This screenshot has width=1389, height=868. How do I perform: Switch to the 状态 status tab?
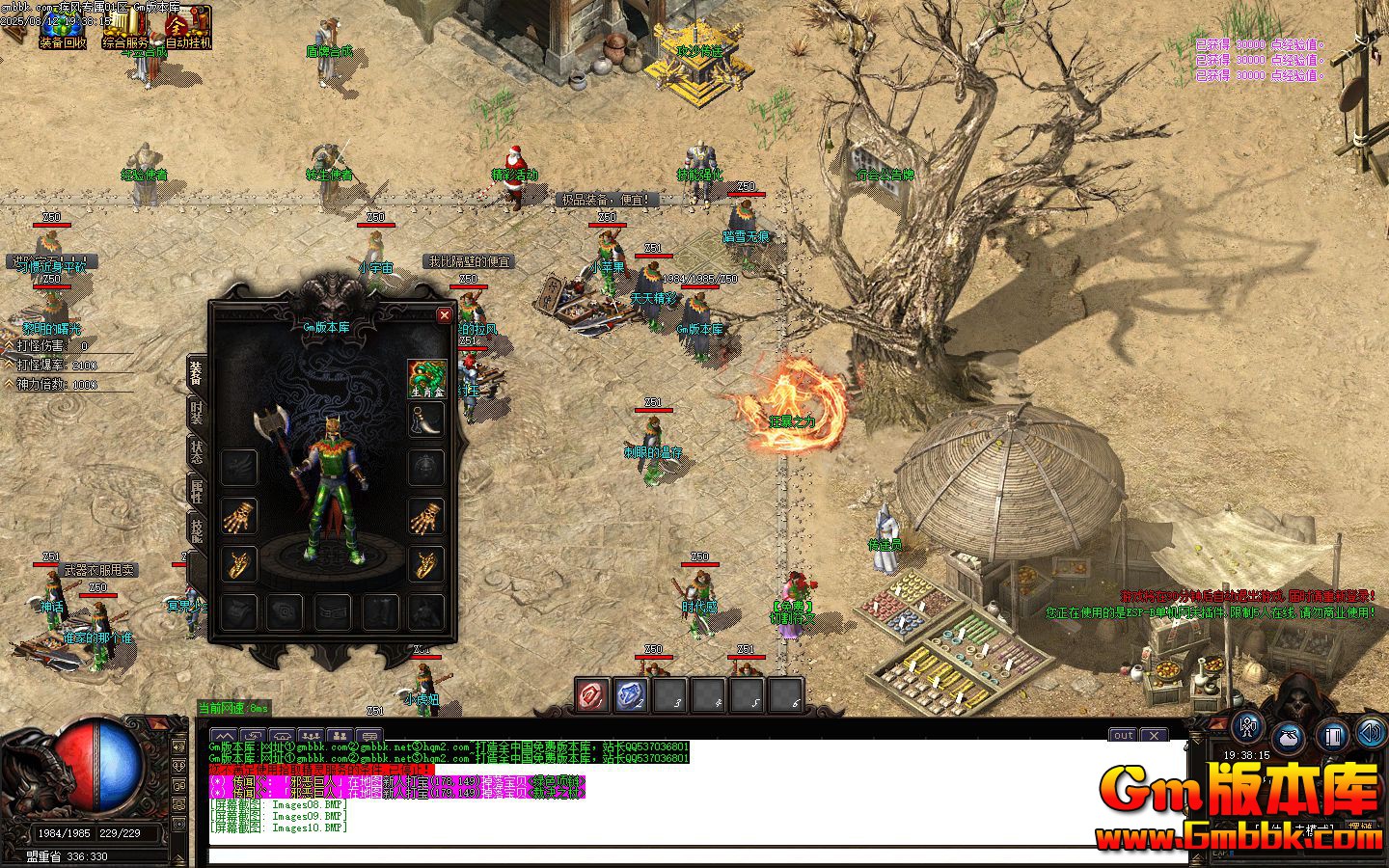(x=197, y=451)
